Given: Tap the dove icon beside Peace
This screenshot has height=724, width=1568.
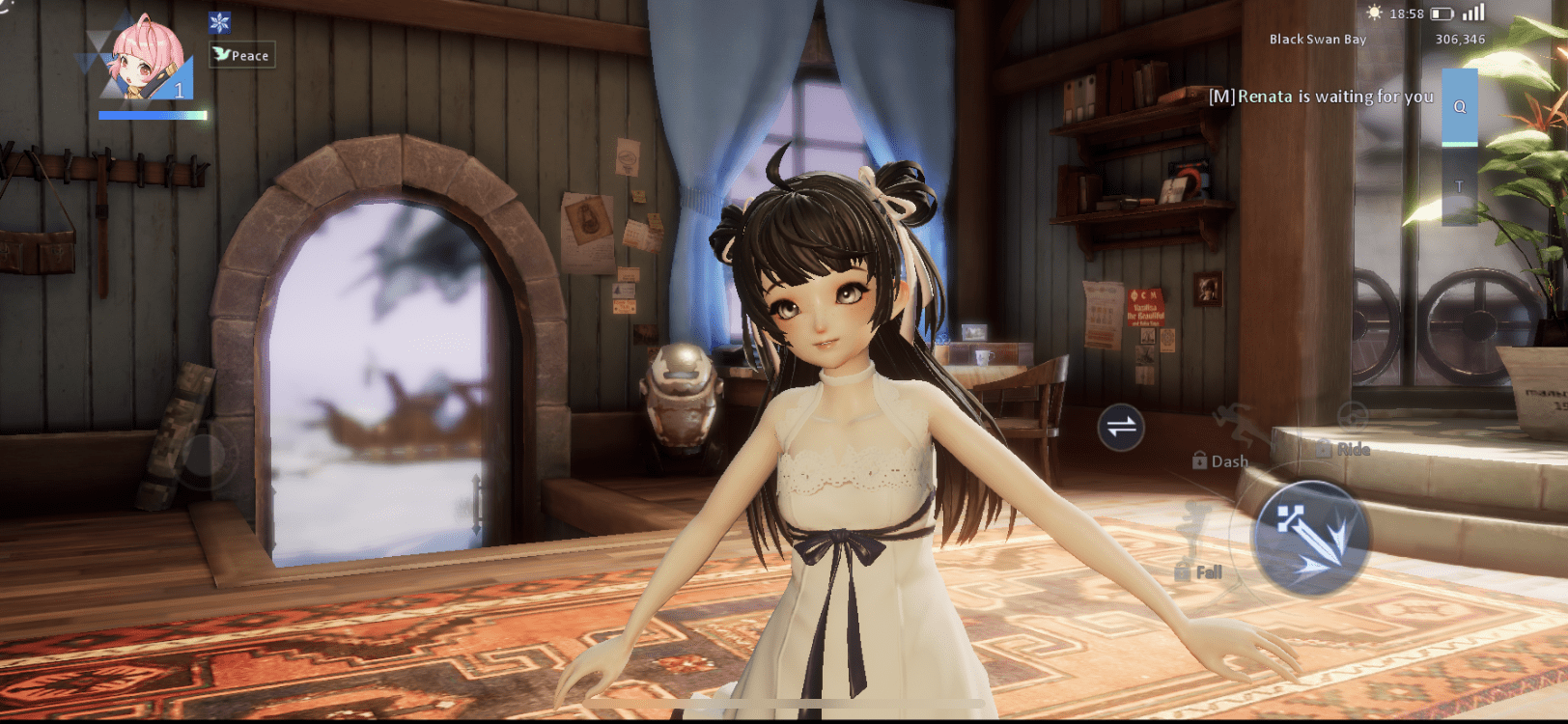Looking at the screenshot, I should pos(223,56).
